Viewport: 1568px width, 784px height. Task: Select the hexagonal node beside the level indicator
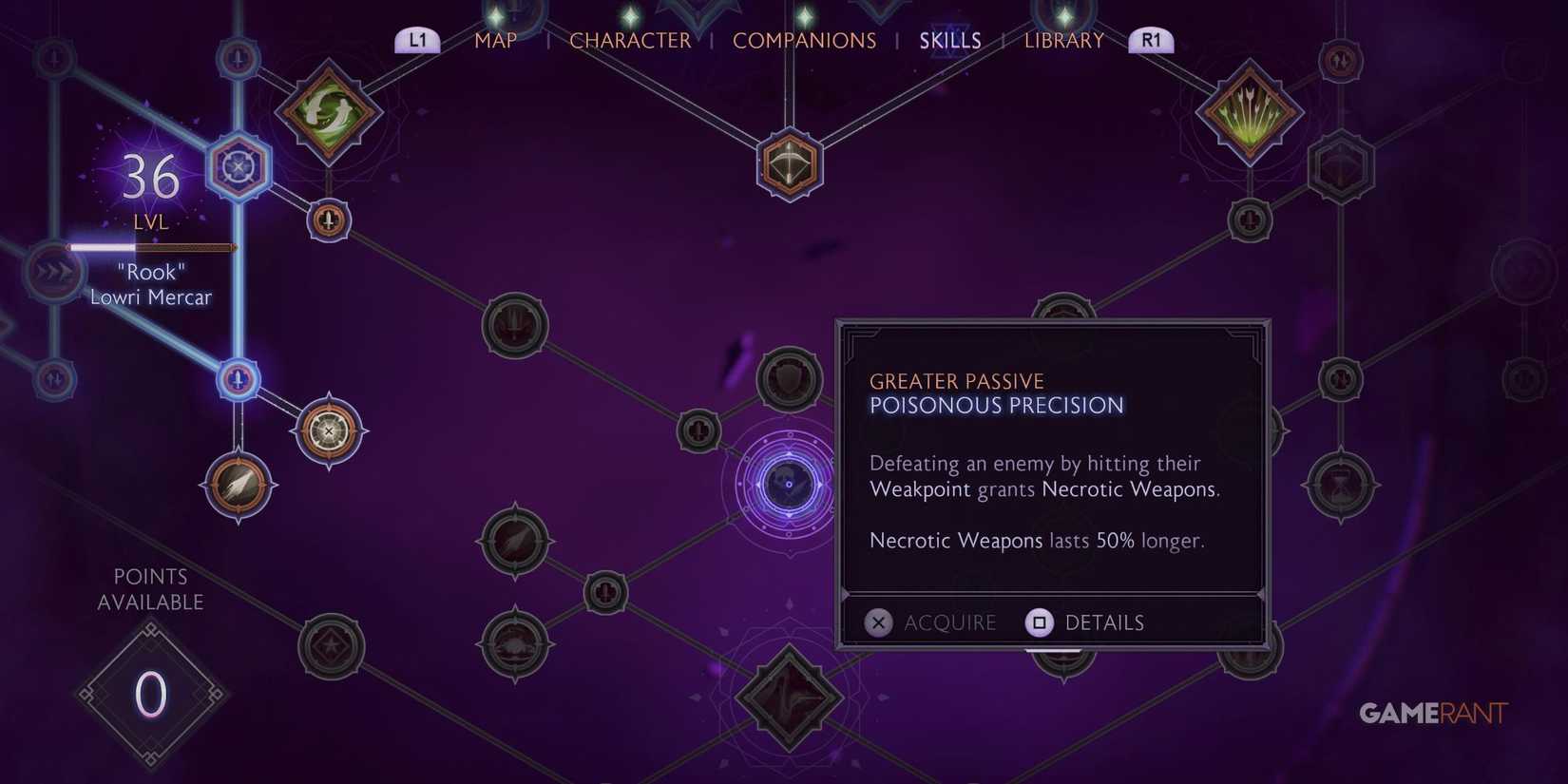click(239, 165)
